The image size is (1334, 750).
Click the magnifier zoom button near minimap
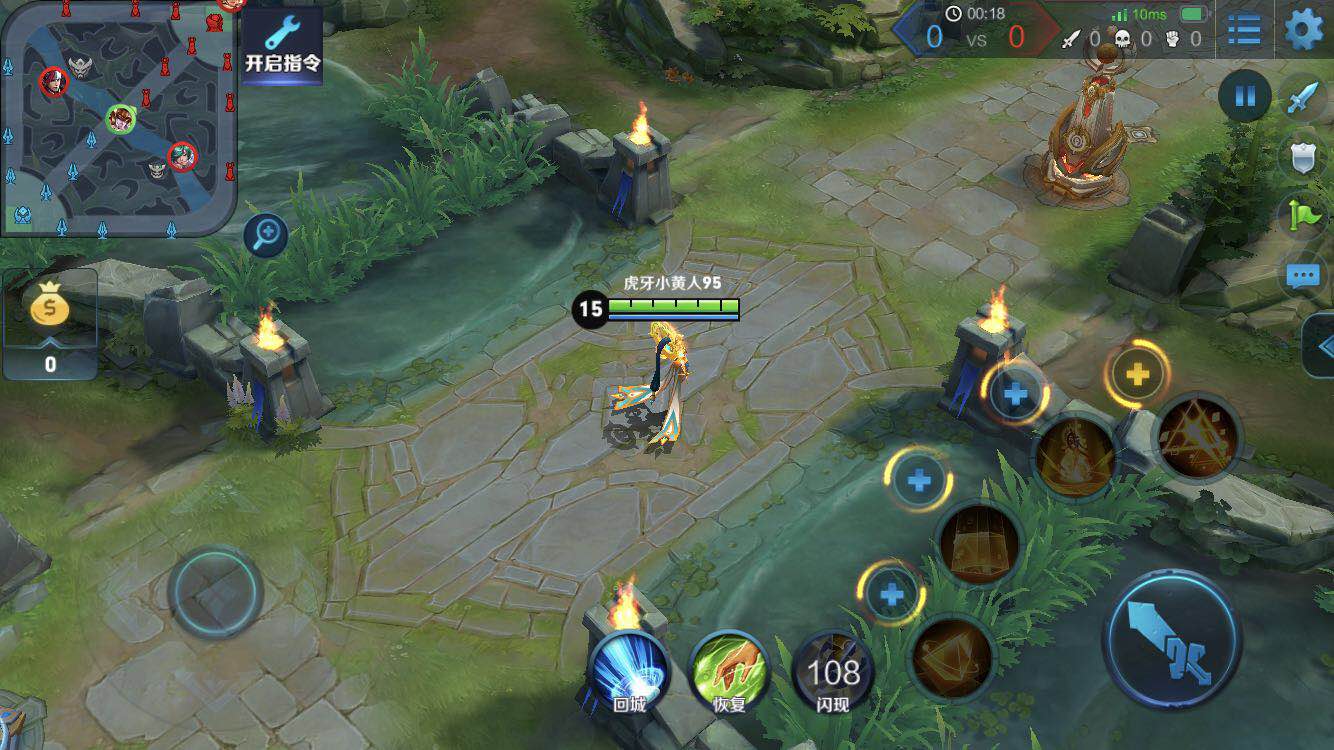(266, 236)
